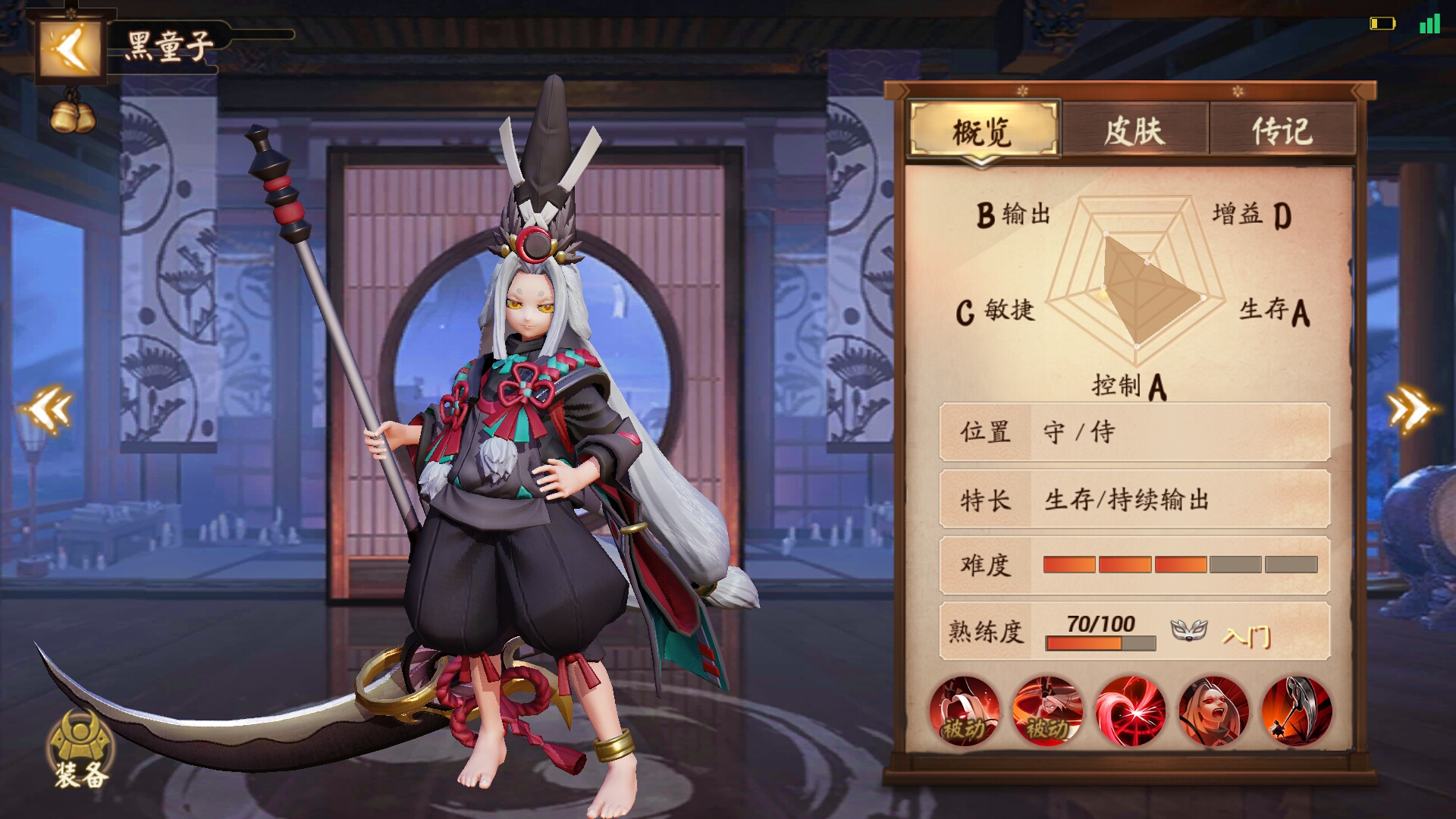The height and width of the screenshot is (819, 1456).
Task: Switch to the 皮肤 (Skins) tab
Action: tap(1134, 131)
